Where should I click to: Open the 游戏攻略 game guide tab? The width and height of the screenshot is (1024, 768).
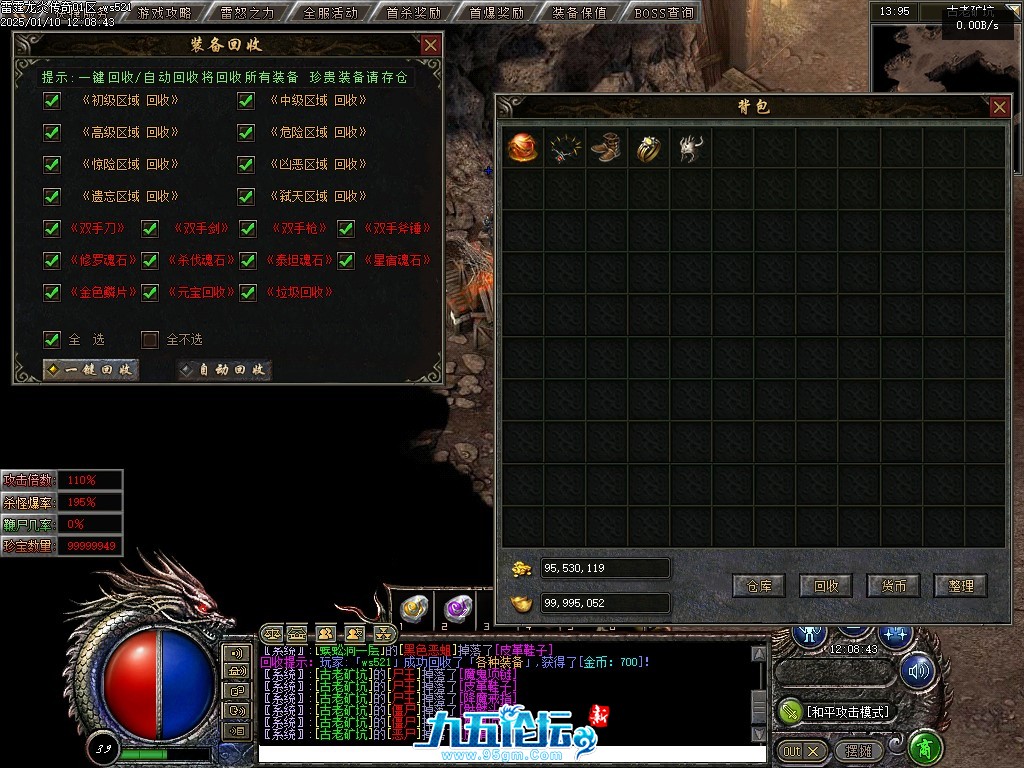point(165,13)
